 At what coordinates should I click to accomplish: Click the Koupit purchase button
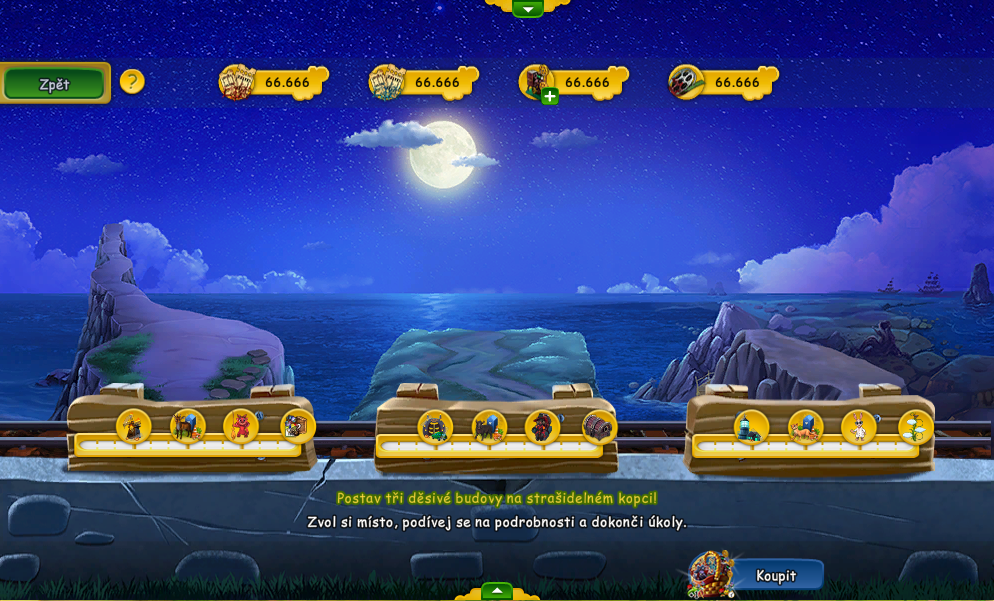(x=775, y=575)
